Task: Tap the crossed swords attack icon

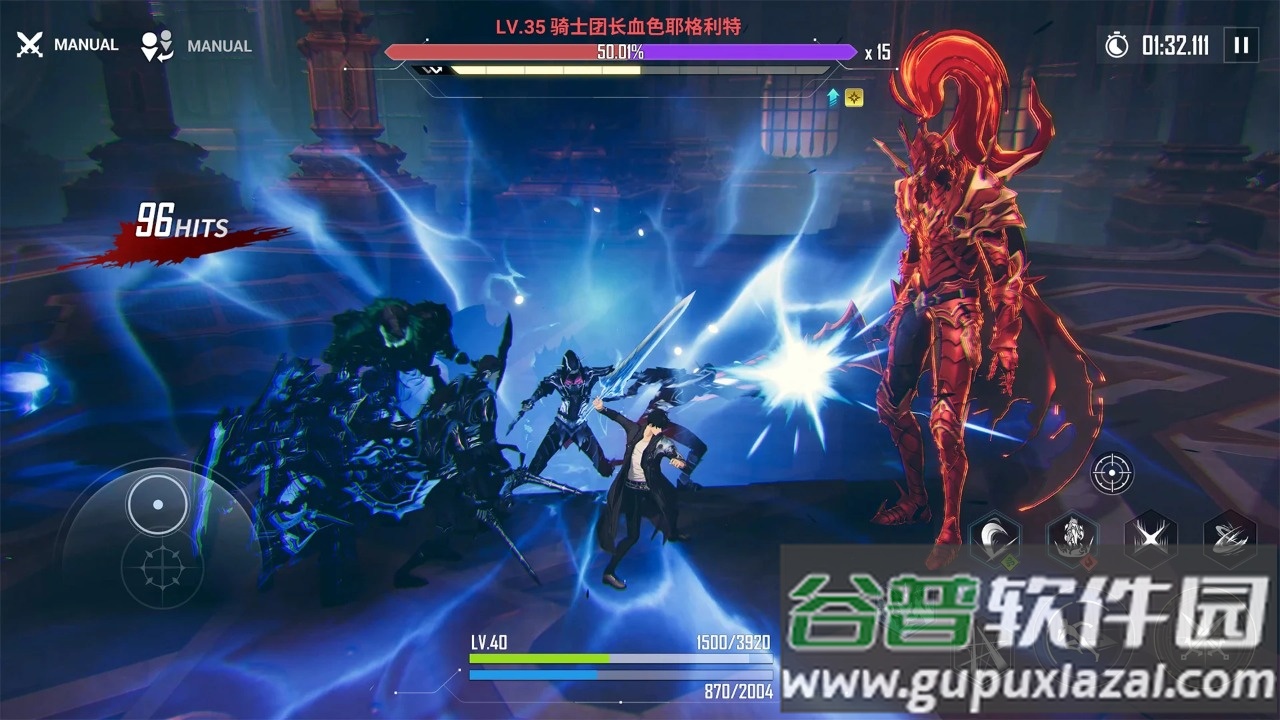Action: tap(30, 43)
